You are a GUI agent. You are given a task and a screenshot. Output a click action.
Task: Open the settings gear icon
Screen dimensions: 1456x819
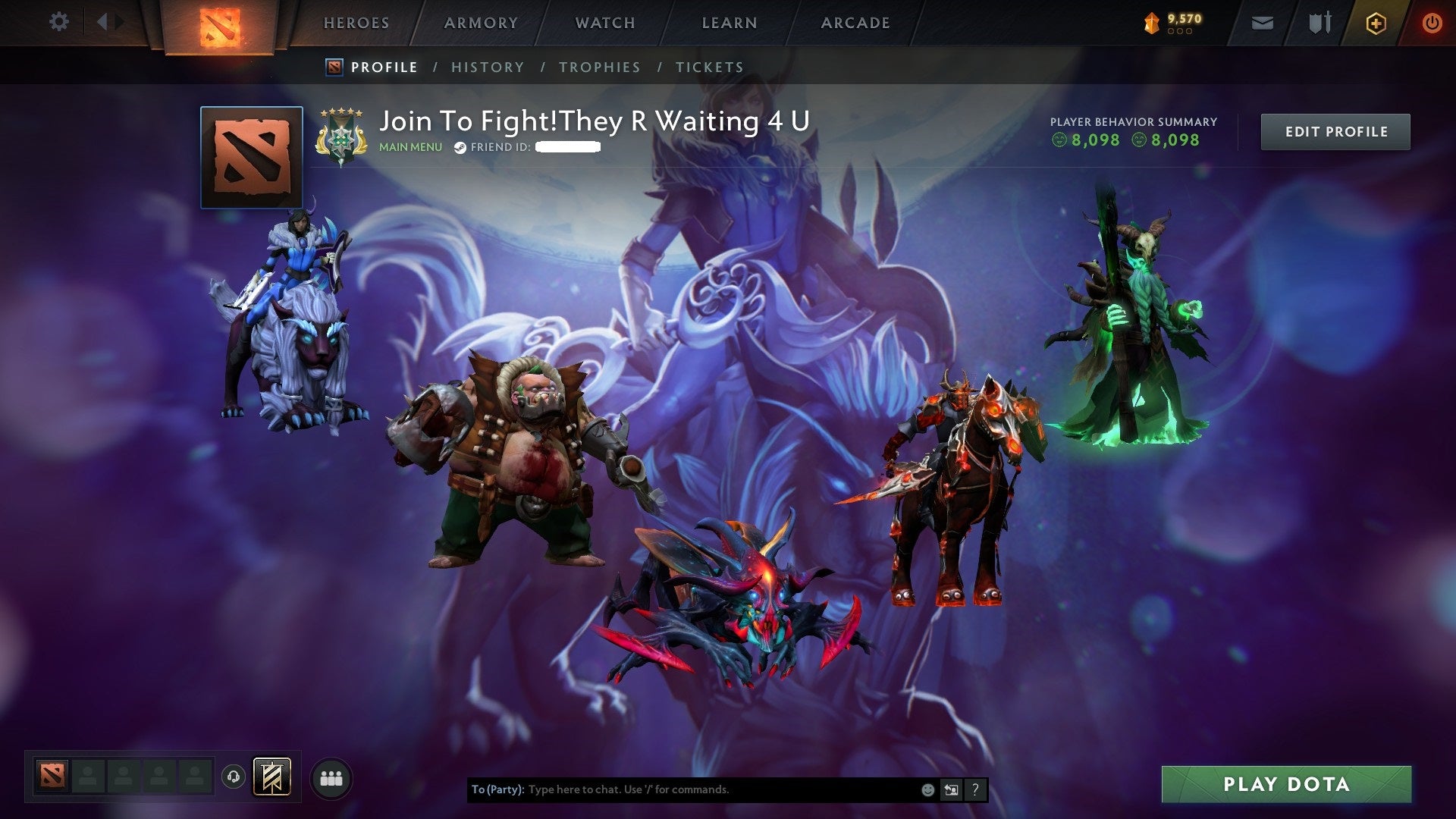(x=59, y=22)
